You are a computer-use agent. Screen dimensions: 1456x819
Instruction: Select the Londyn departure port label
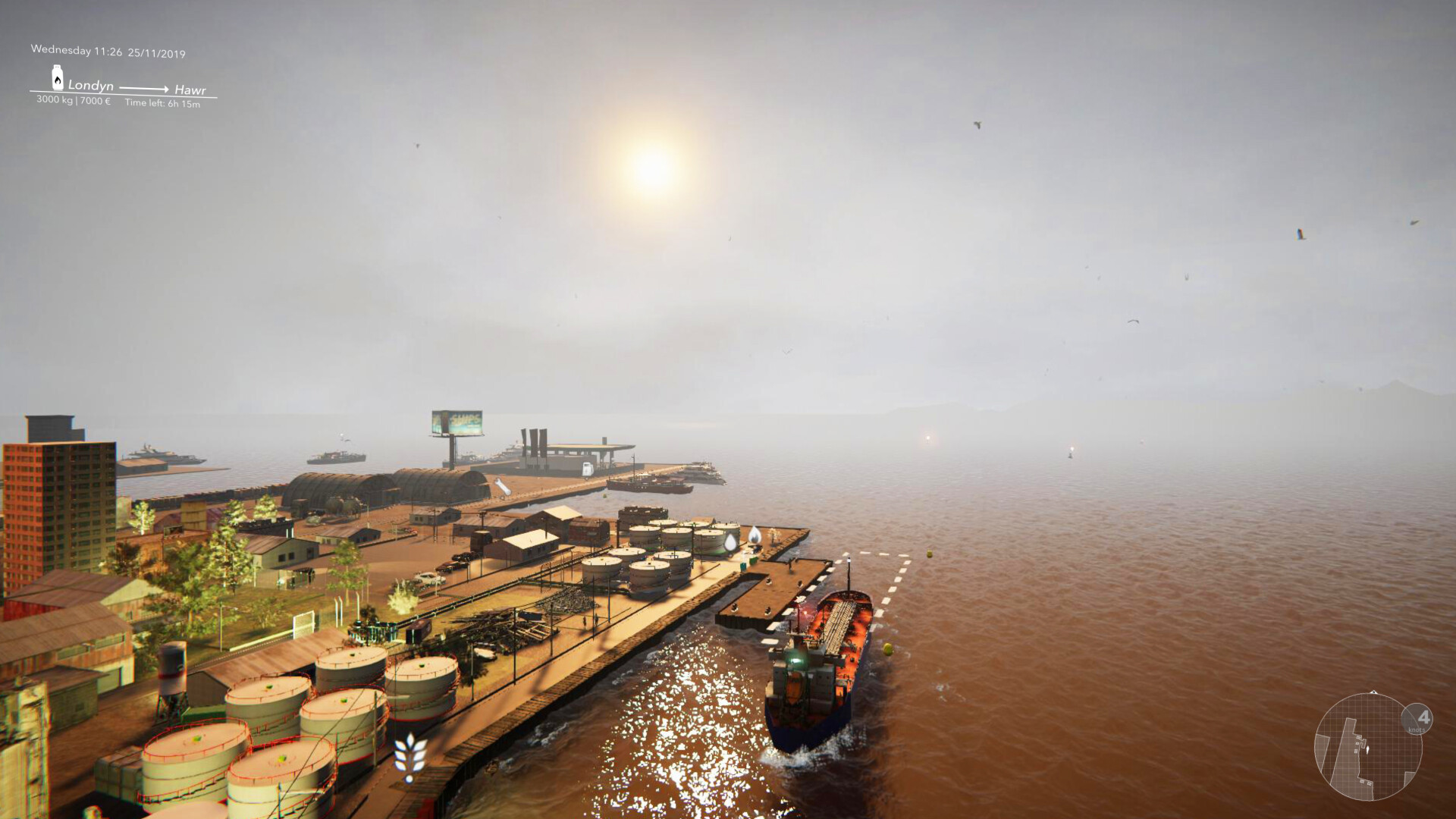[90, 86]
